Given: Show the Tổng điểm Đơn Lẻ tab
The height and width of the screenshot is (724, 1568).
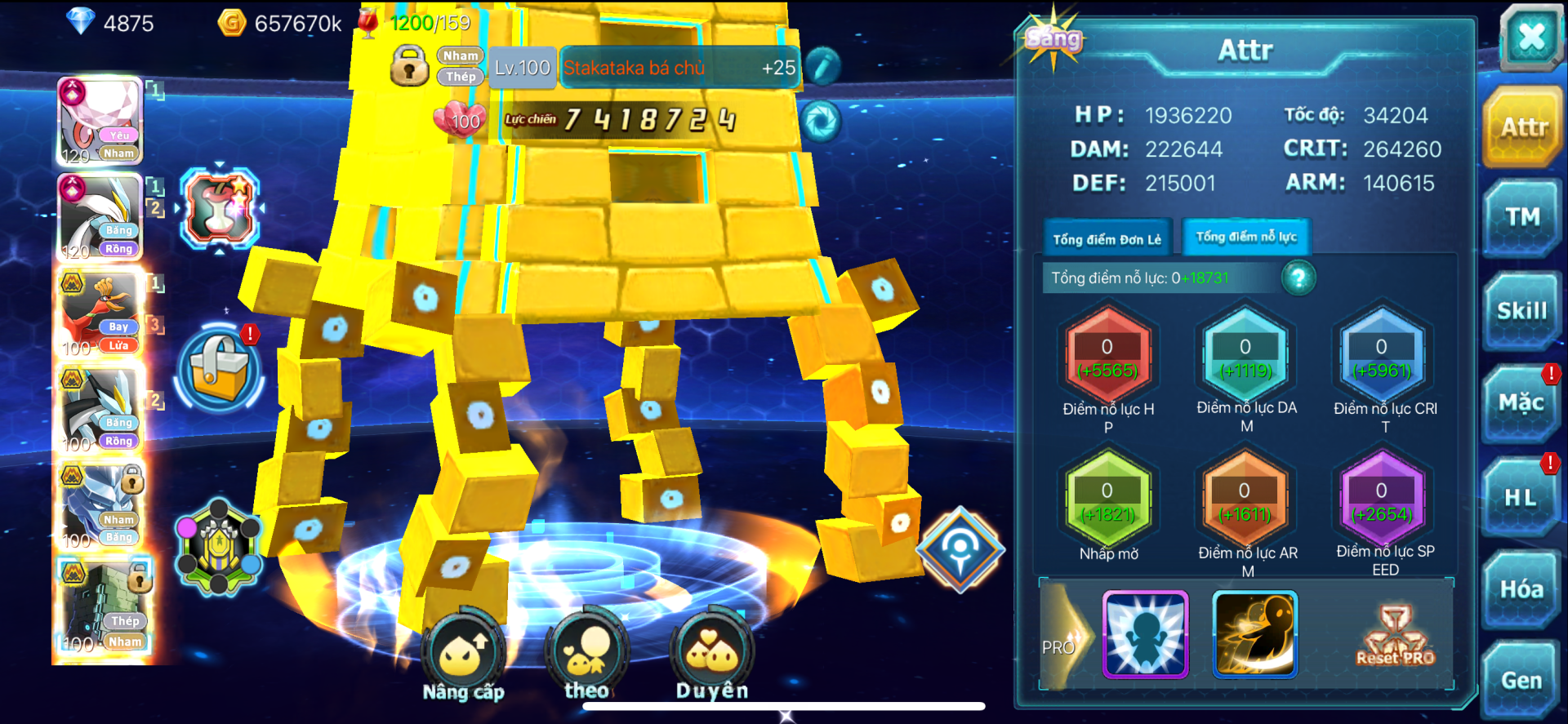Looking at the screenshot, I should click(x=1107, y=239).
